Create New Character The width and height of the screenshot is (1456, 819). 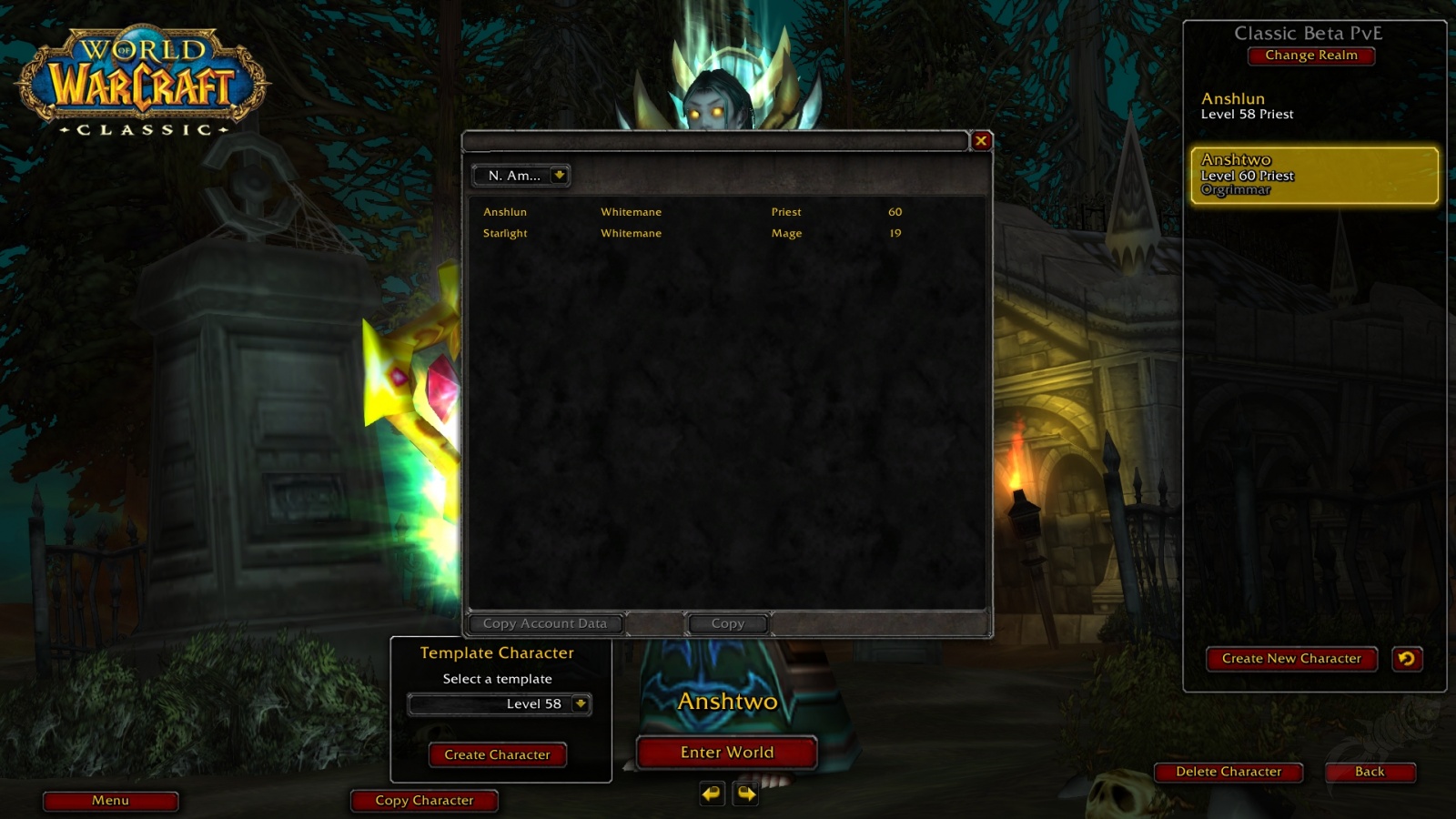pyautogui.click(x=1291, y=659)
